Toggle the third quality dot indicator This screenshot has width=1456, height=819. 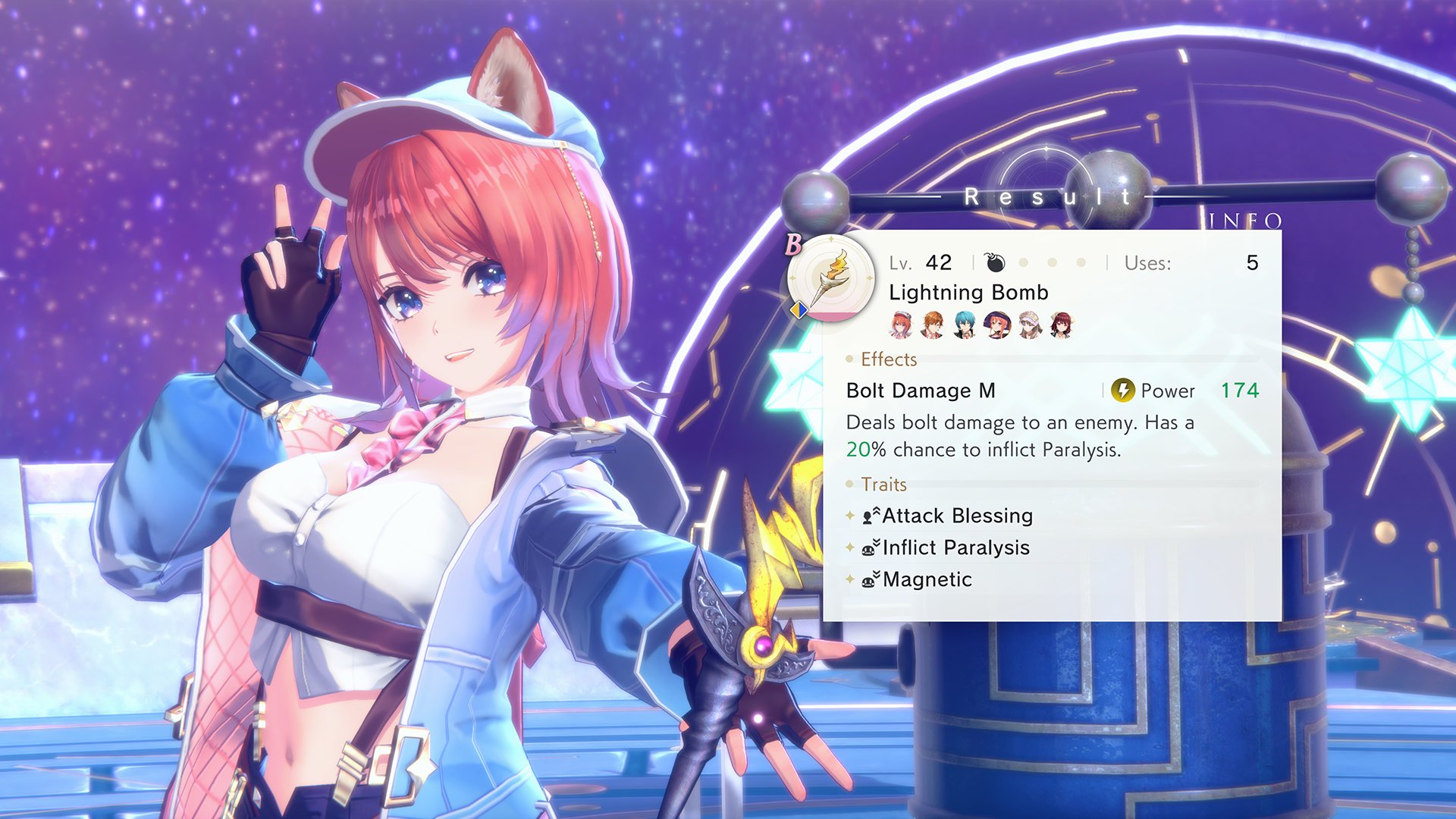point(1080,261)
